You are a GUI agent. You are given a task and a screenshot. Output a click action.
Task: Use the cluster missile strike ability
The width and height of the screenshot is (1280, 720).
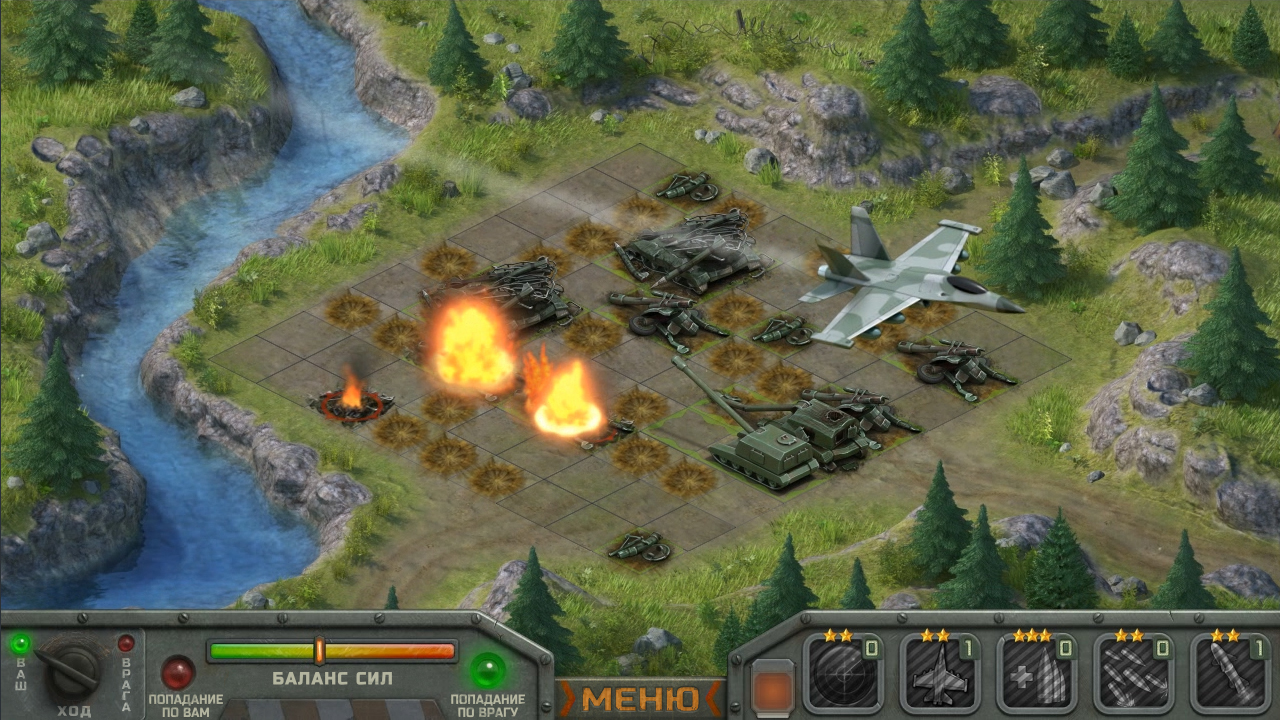coord(1136,675)
